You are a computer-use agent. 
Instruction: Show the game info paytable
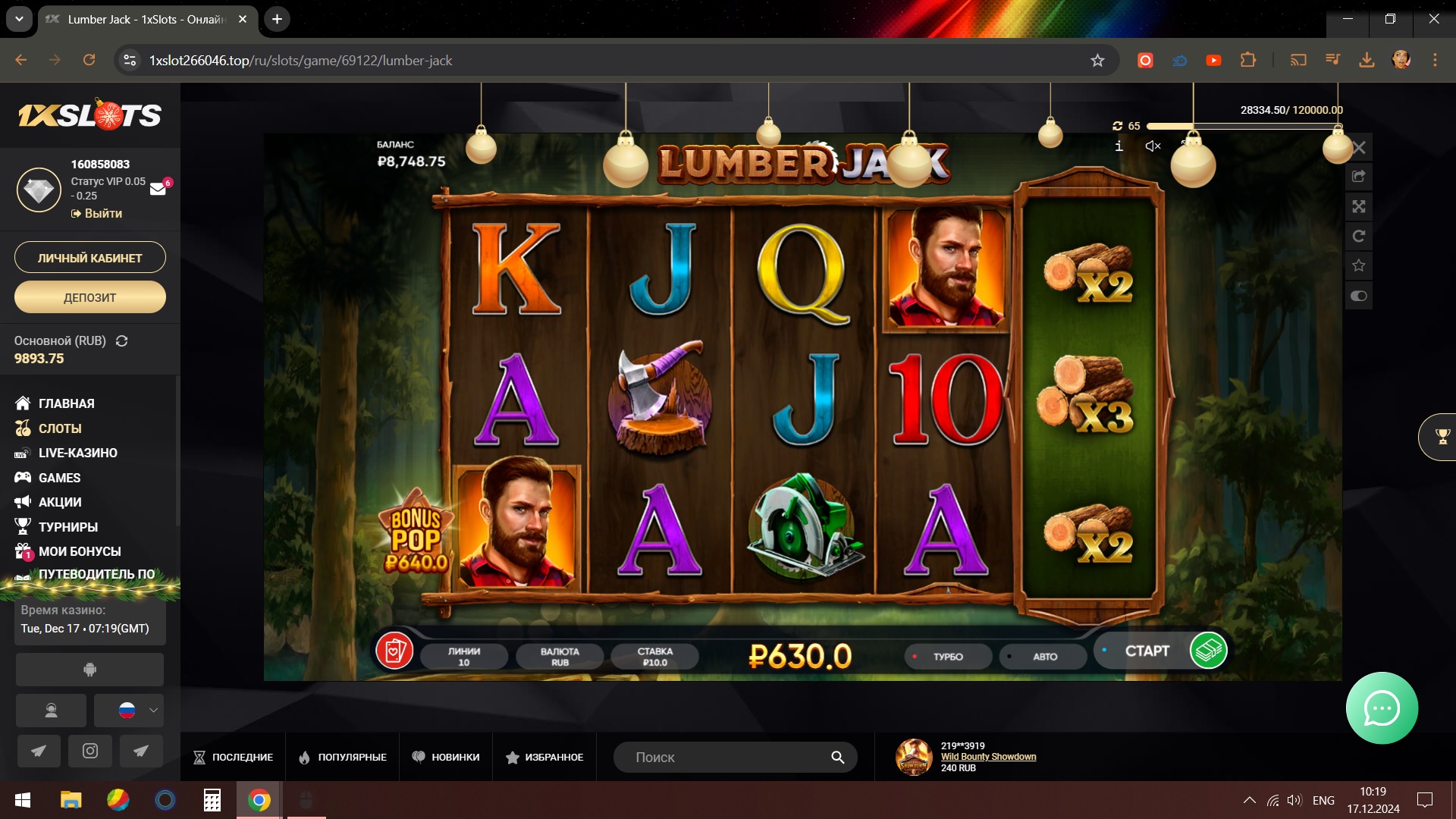pyautogui.click(x=1119, y=146)
